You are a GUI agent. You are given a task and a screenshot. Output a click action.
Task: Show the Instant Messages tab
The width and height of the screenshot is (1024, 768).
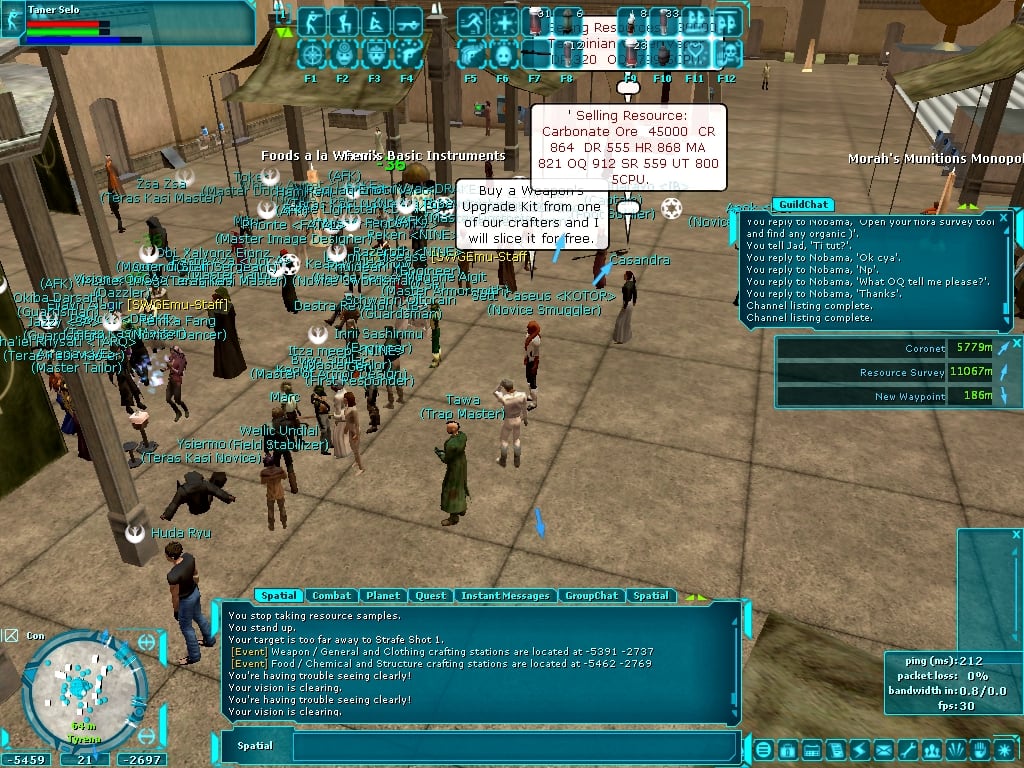pos(505,596)
